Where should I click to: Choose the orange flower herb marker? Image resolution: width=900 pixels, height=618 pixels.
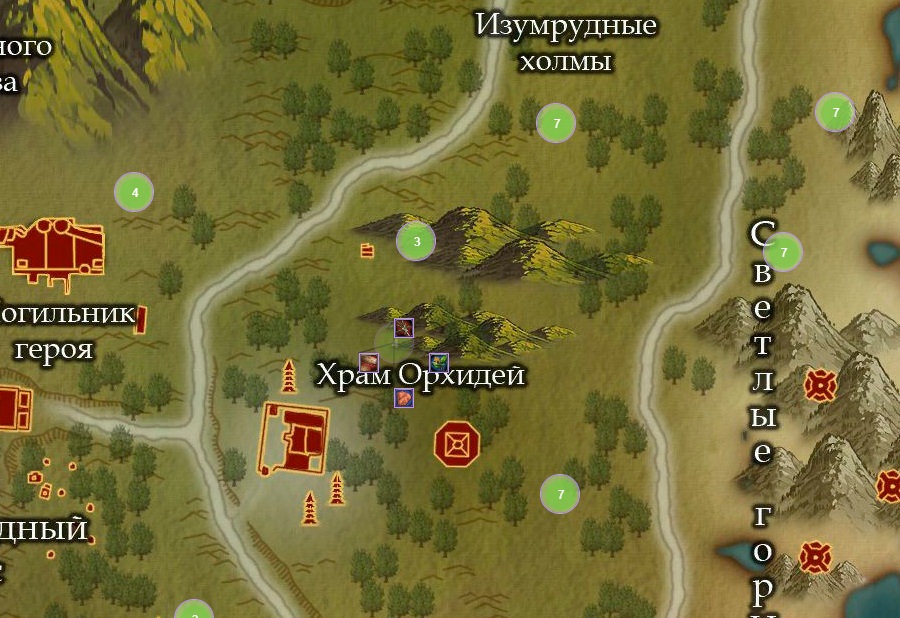click(x=438, y=362)
